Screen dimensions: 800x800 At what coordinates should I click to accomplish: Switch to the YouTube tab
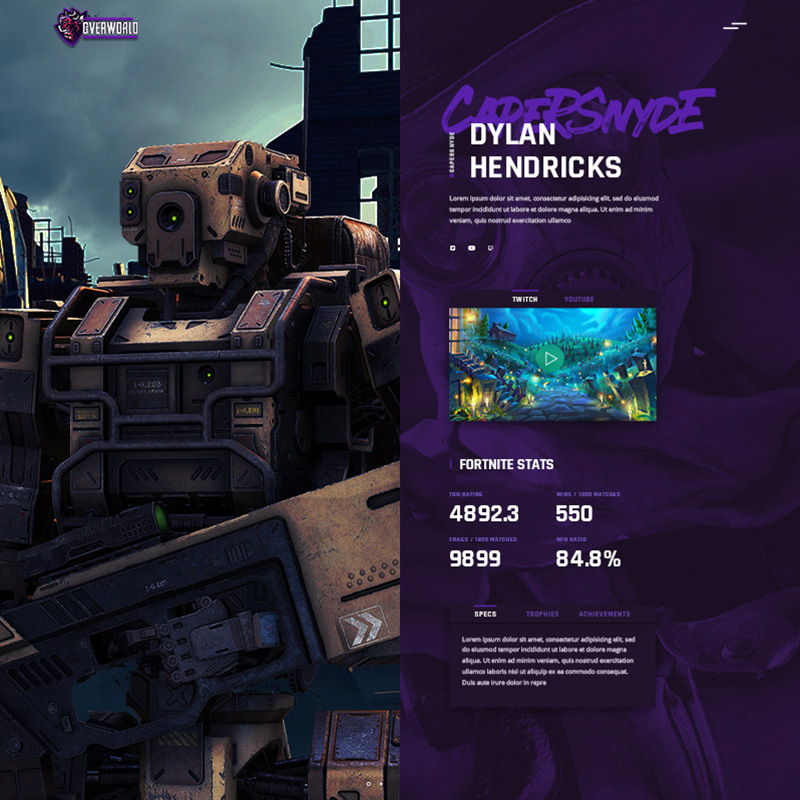tap(579, 299)
